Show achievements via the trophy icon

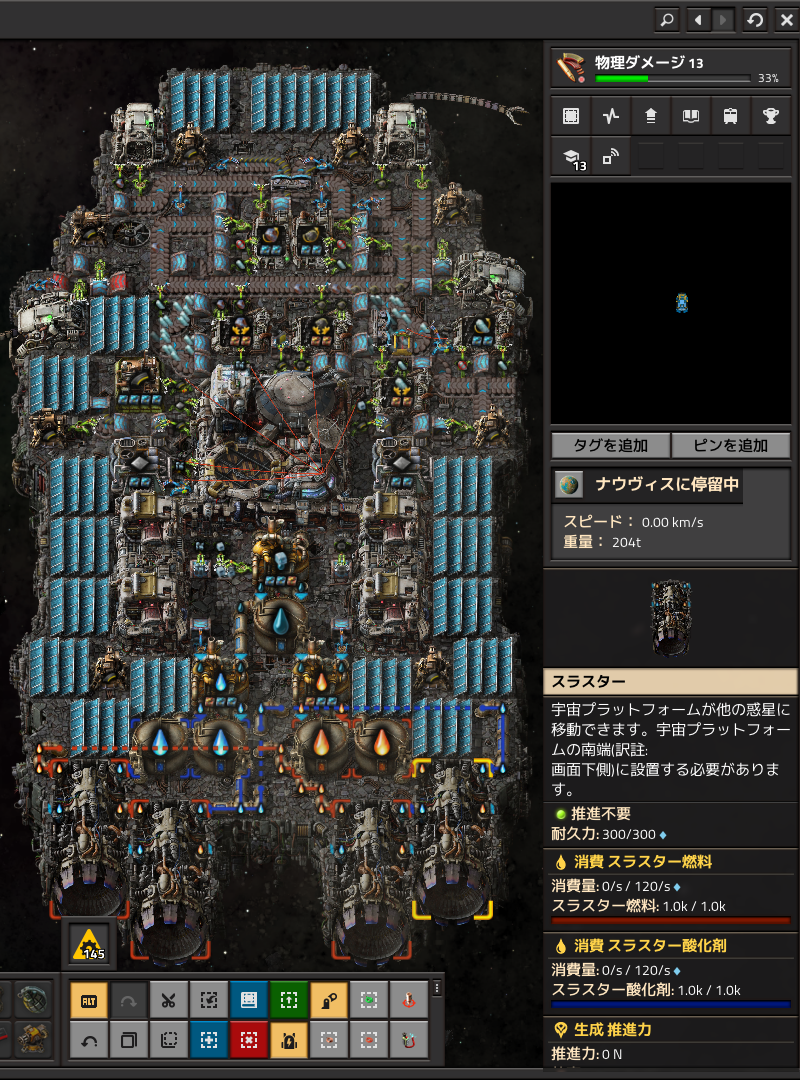point(770,116)
